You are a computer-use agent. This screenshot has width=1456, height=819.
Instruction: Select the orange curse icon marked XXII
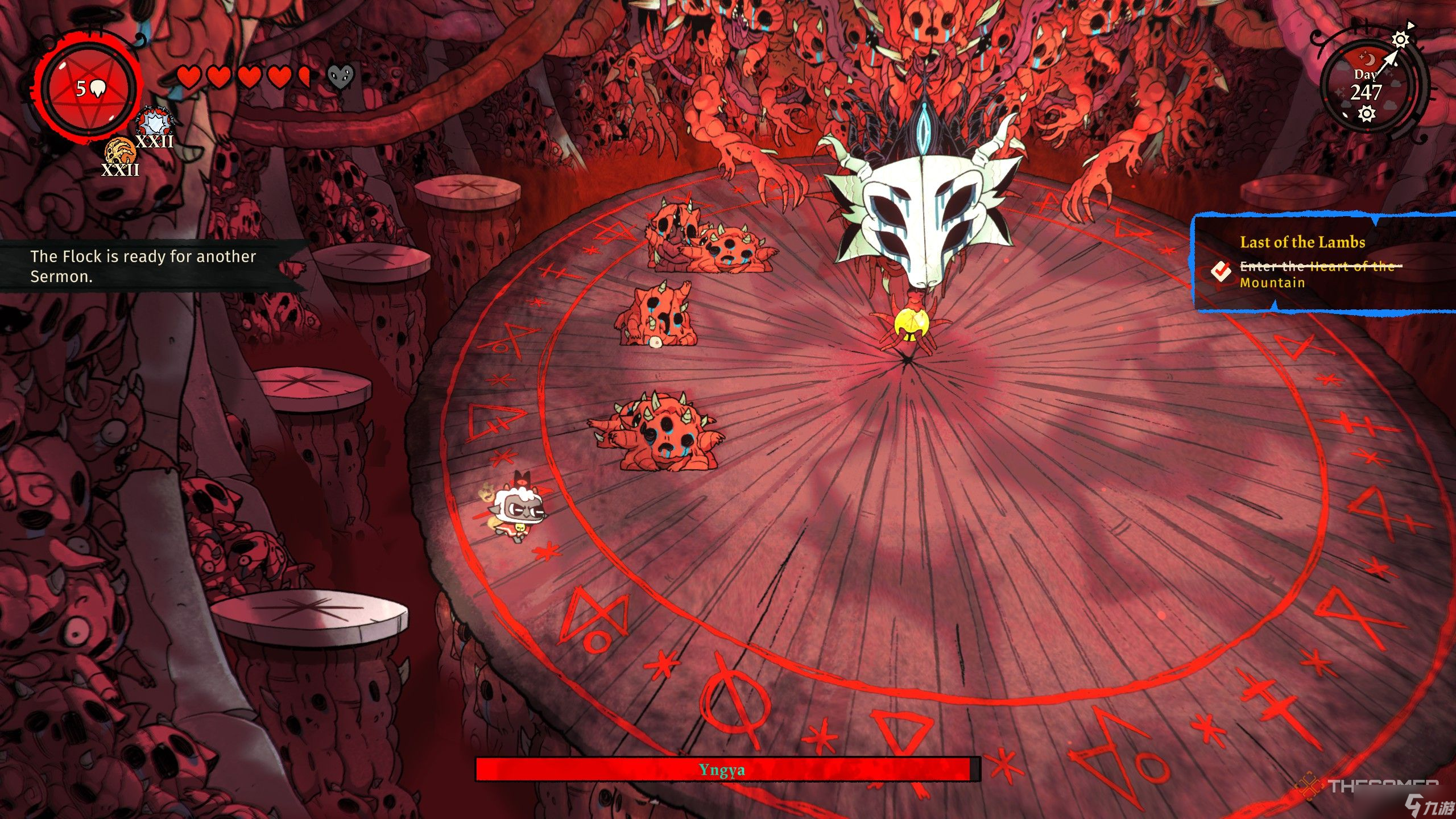(120, 152)
